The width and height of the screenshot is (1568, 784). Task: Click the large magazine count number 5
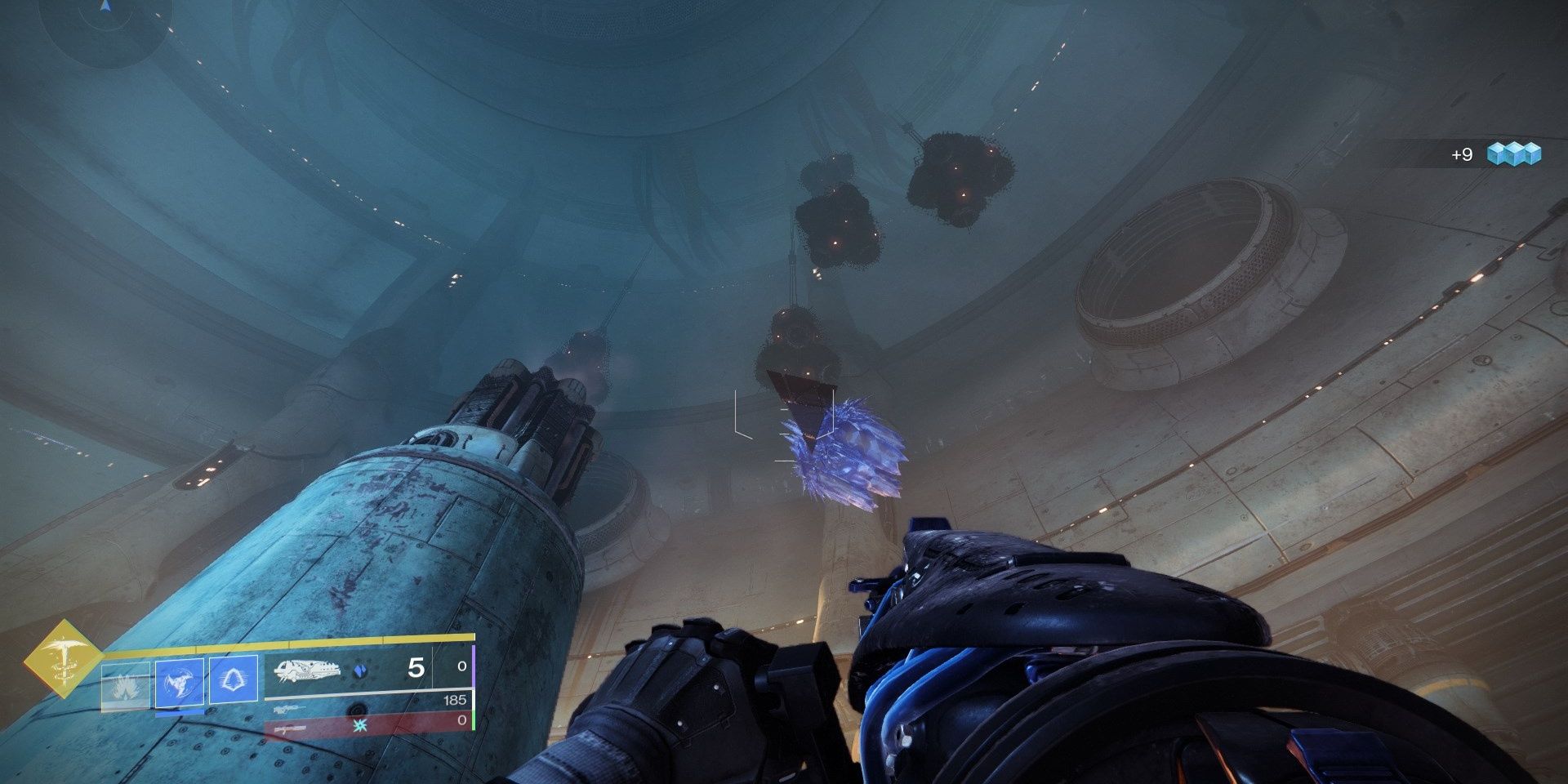[x=416, y=667]
